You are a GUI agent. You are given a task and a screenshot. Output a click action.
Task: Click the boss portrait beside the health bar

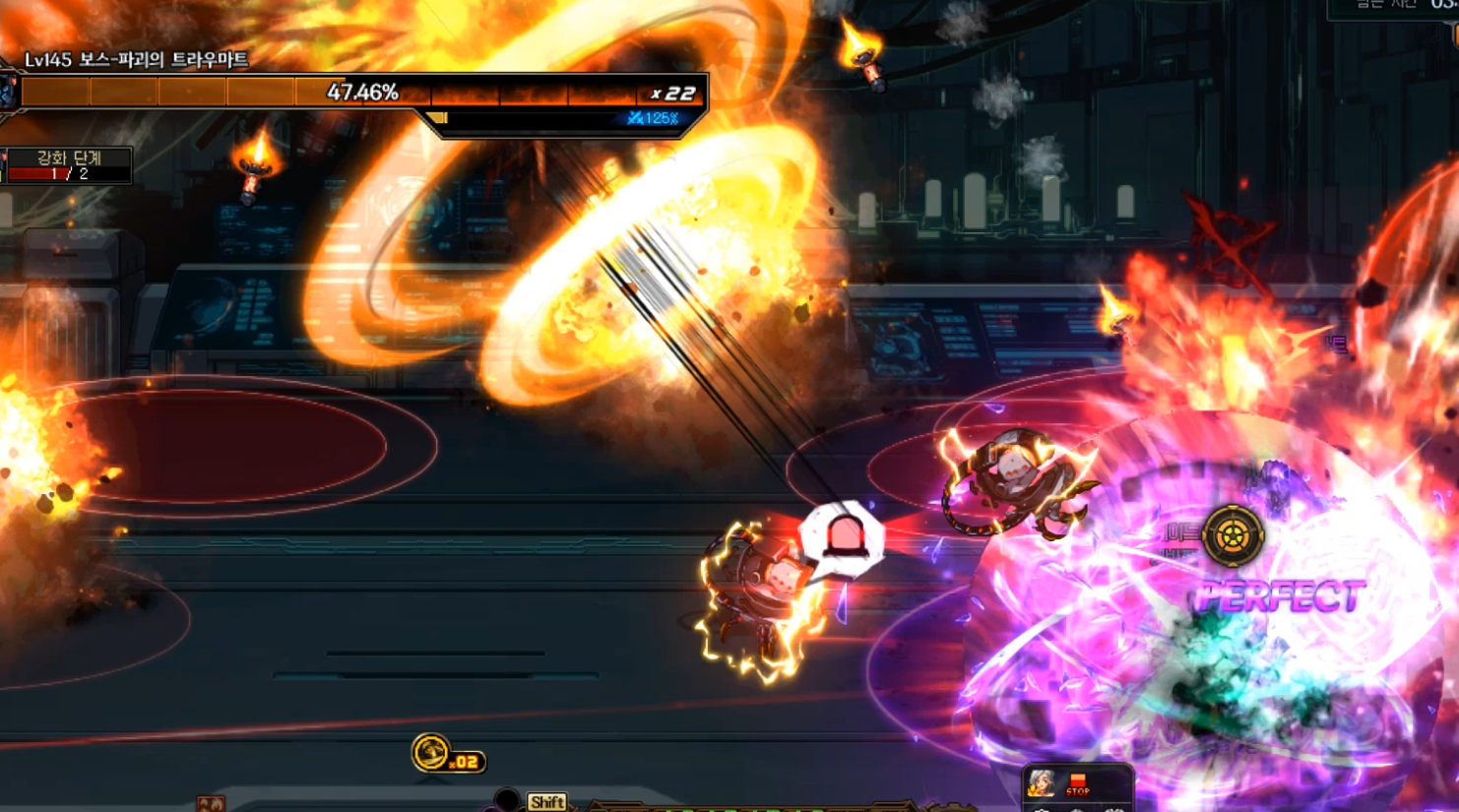(8, 93)
